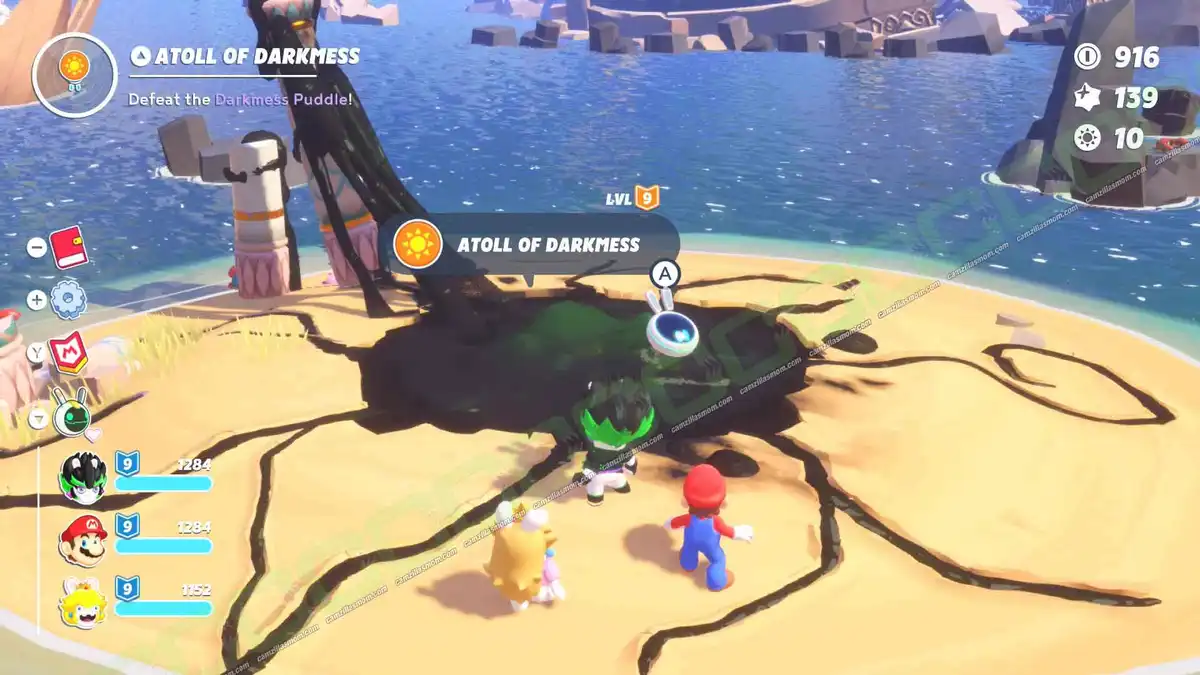Open the red M team menu icon
This screenshot has width=1200, height=675.
point(68,353)
